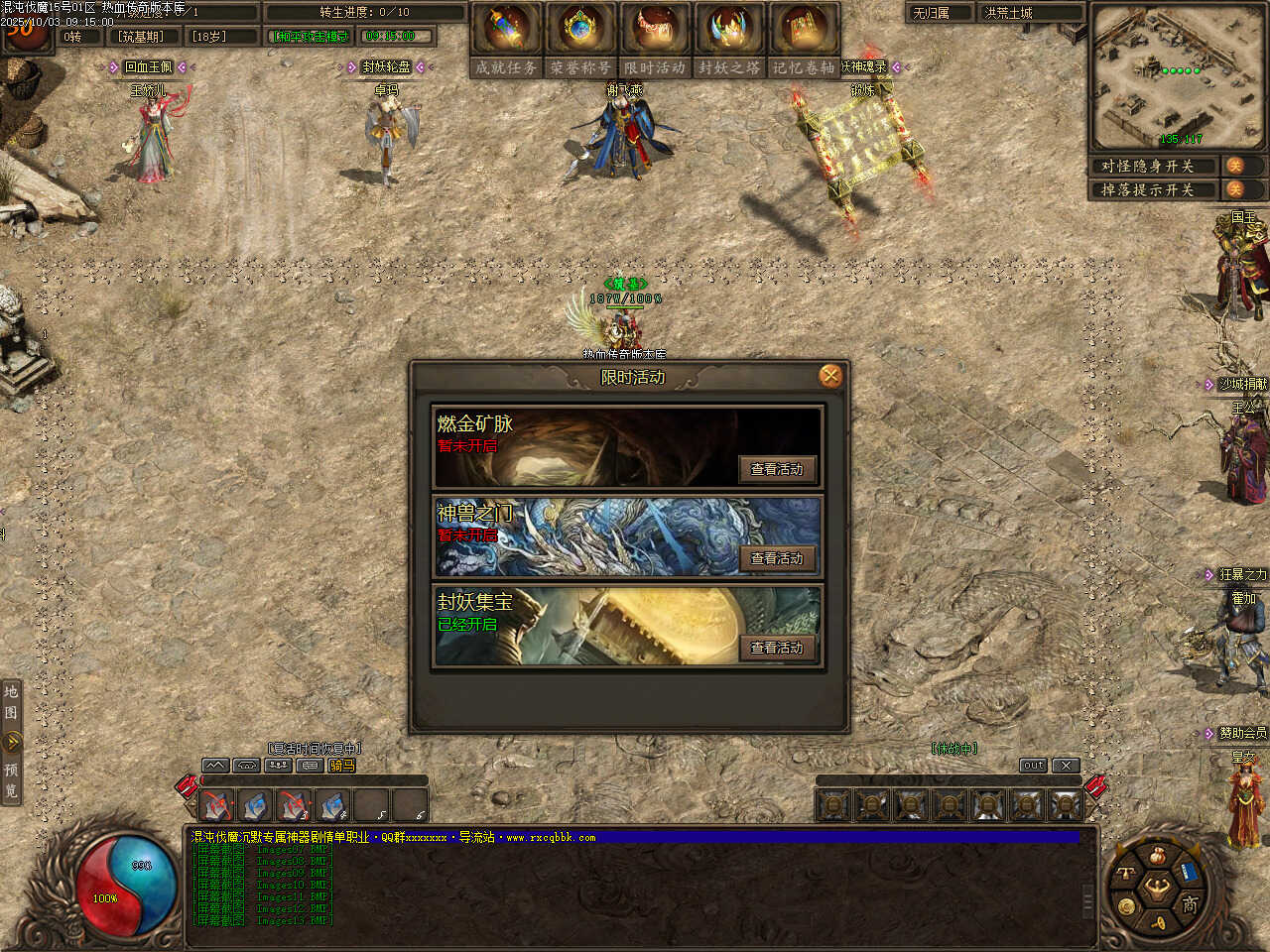View the 封妖集宝 event details

click(x=777, y=648)
